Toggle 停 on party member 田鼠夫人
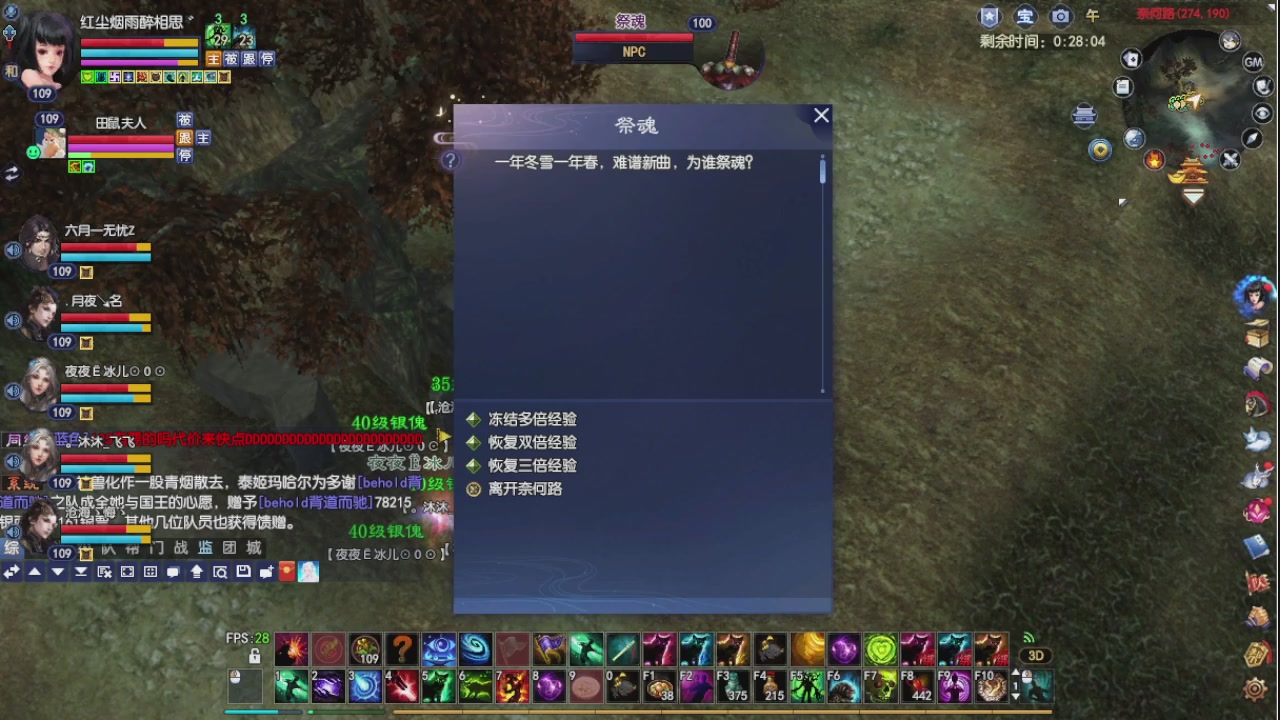This screenshot has width=1280, height=720. [x=185, y=156]
